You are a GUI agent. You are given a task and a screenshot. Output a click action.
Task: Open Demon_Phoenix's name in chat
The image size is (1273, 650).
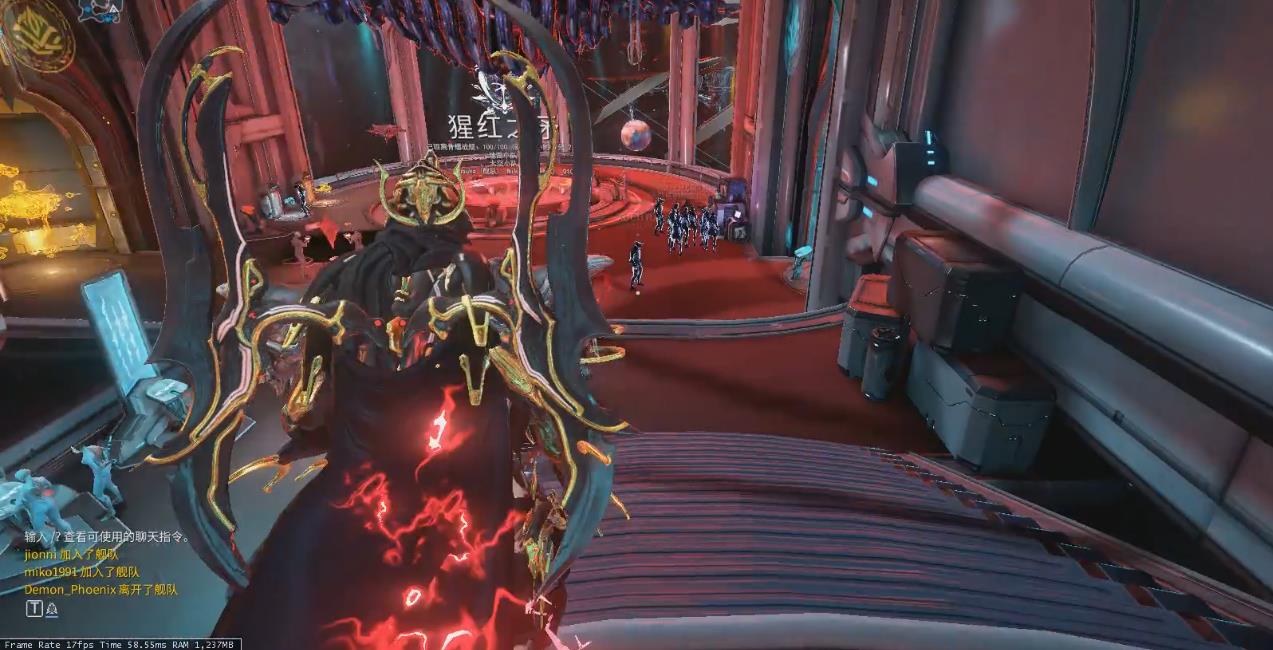[x=70, y=590]
